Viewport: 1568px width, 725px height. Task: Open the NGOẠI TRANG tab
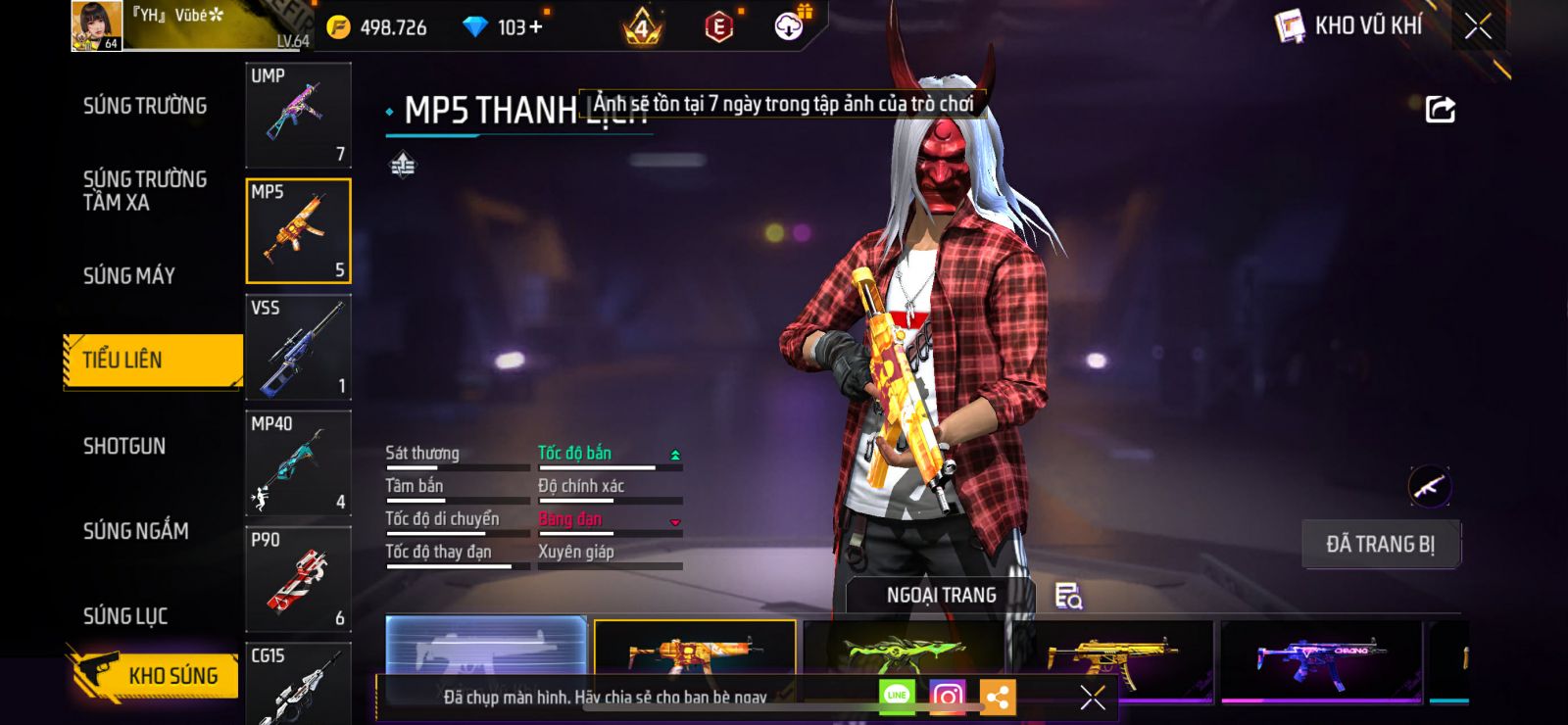coord(941,595)
